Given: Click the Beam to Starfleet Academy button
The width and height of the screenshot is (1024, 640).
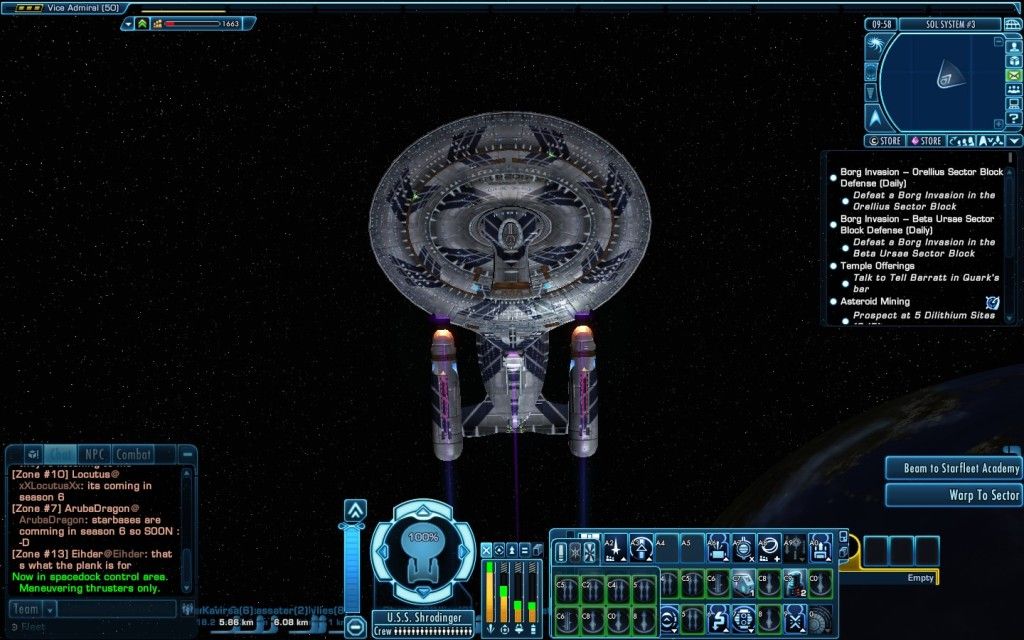Looking at the screenshot, I should pyautogui.click(x=952, y=468).
